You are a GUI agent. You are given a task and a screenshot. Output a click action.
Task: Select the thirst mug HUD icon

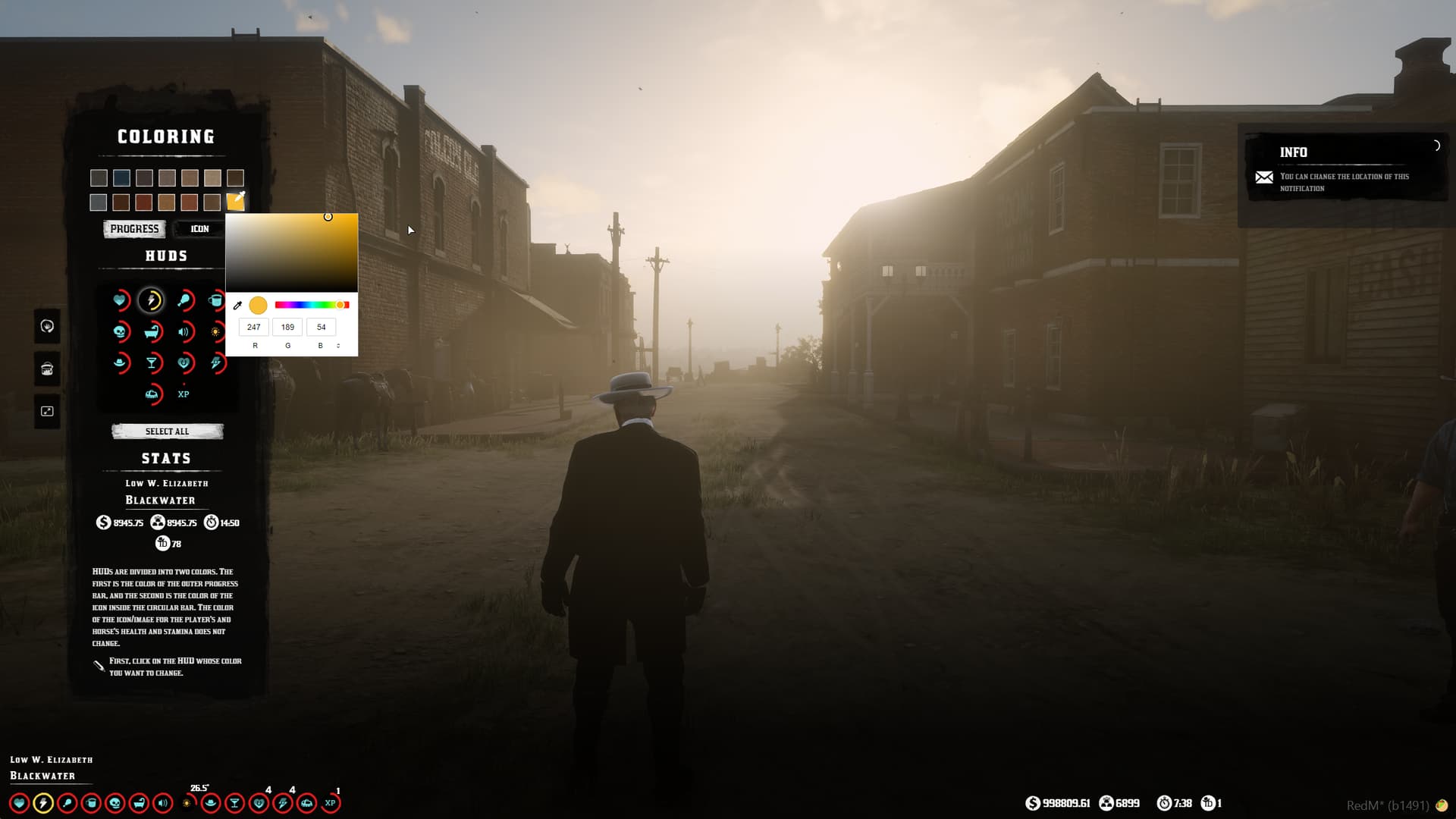pos(216,300)
